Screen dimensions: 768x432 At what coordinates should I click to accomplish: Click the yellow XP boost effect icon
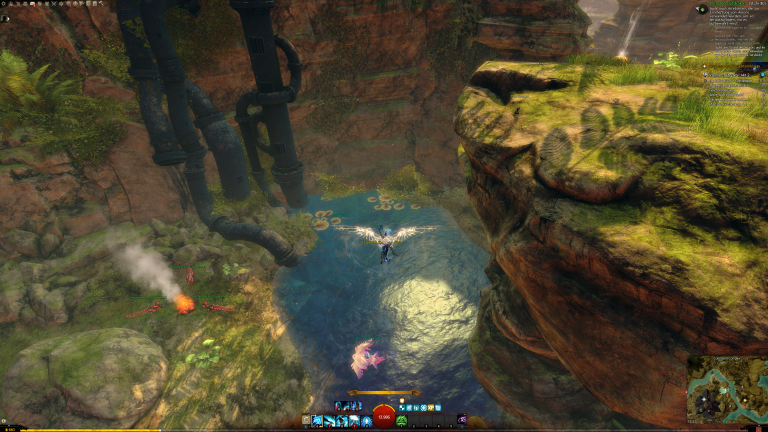pyautogui.click(x=430, y=408)
